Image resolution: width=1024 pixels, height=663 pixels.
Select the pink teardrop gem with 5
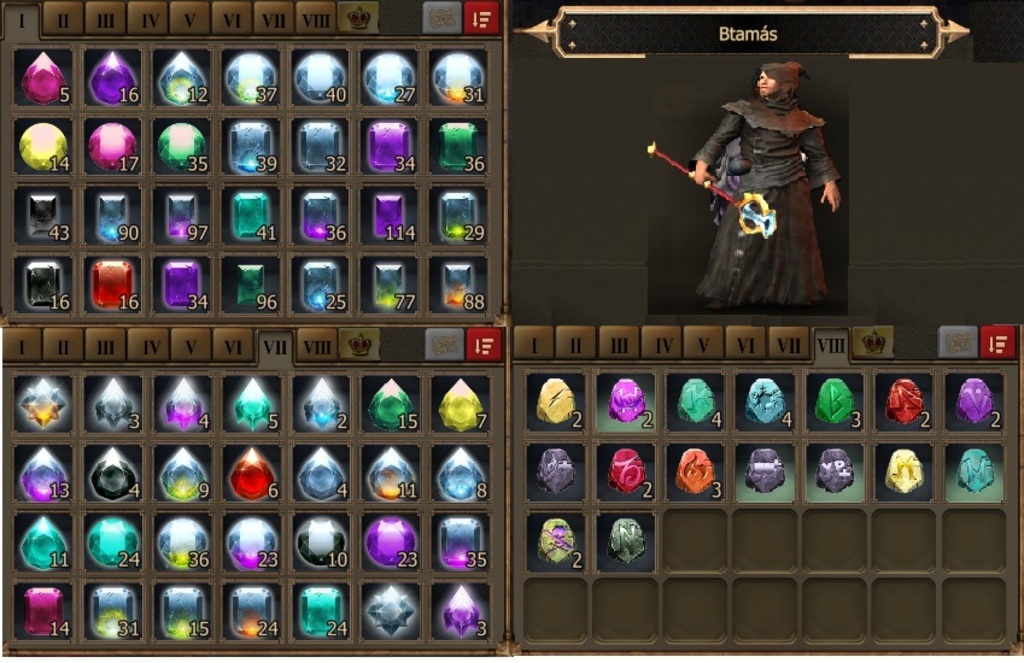(x=43, y=79)
